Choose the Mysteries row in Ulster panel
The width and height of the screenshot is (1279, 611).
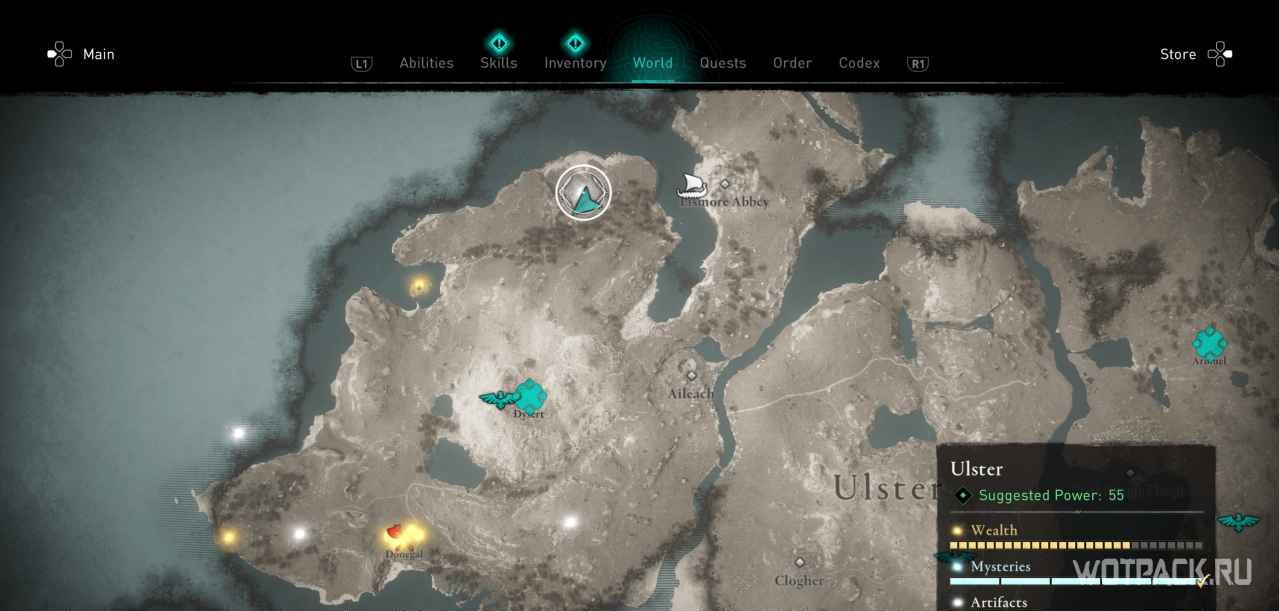1075,567
